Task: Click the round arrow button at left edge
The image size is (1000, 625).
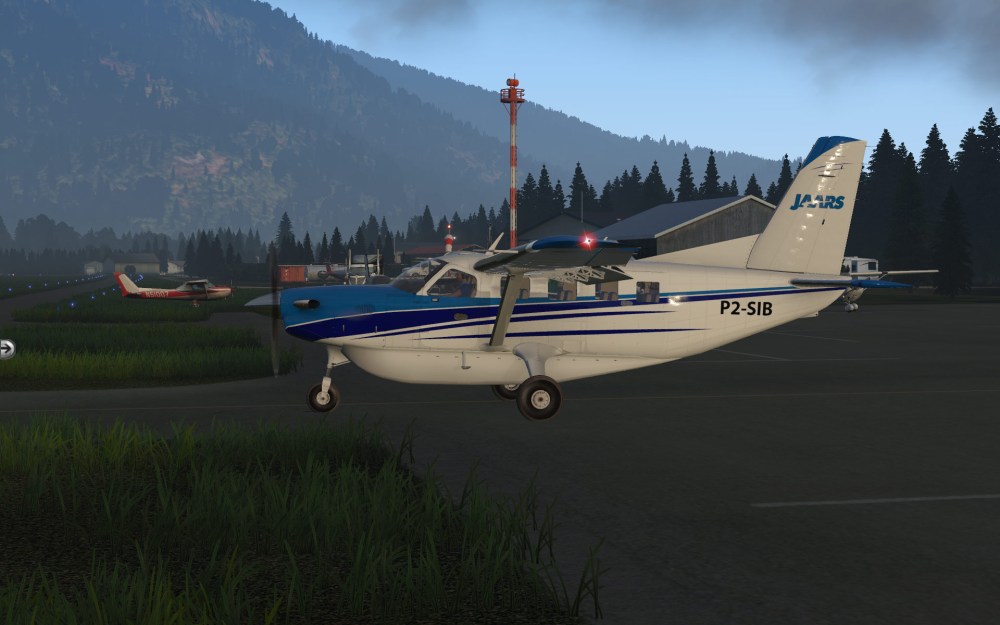Action: point(6,349)
